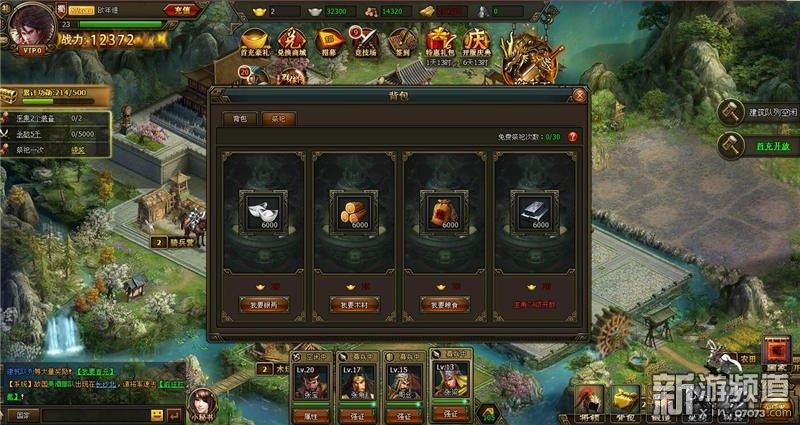This screenshot has height=425, width=800.
Task: Open the 特惠礼包 gift pack
Action: pyautogui.click(x=442, y=42)
